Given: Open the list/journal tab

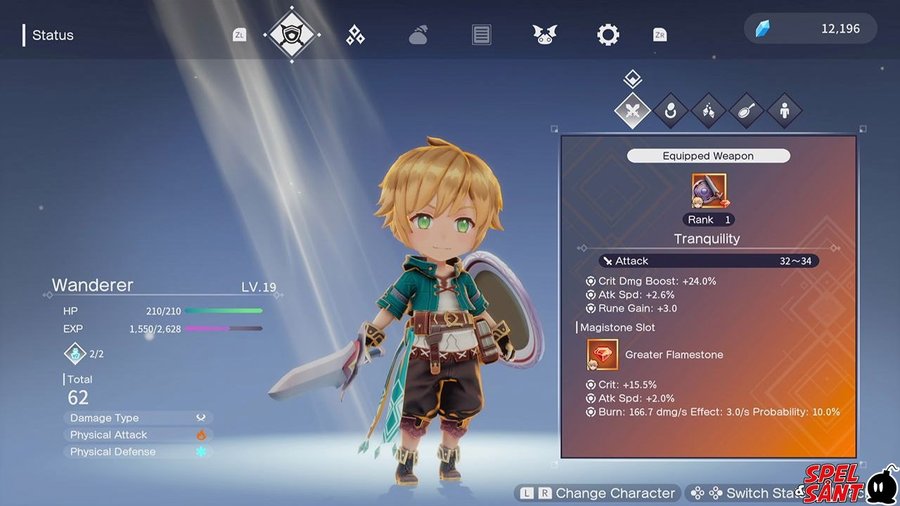Looking at the screenshot, I should pos(482,35).
